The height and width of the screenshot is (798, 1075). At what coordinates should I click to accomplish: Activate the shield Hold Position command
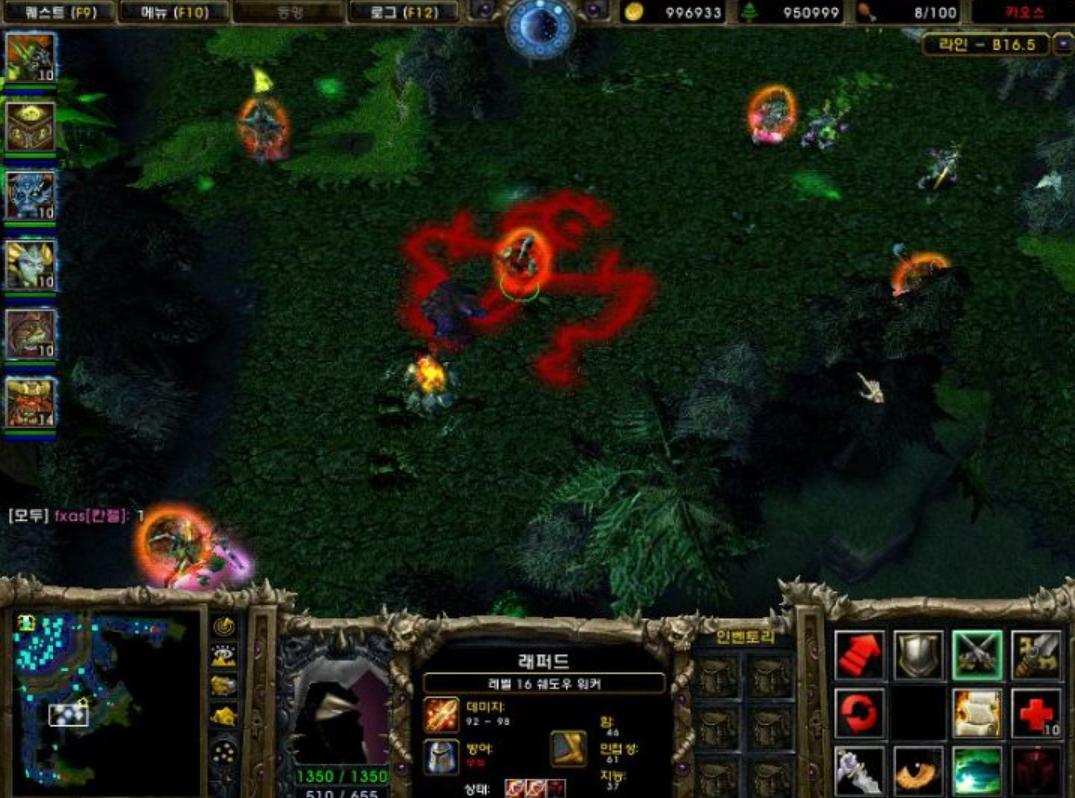918,655
